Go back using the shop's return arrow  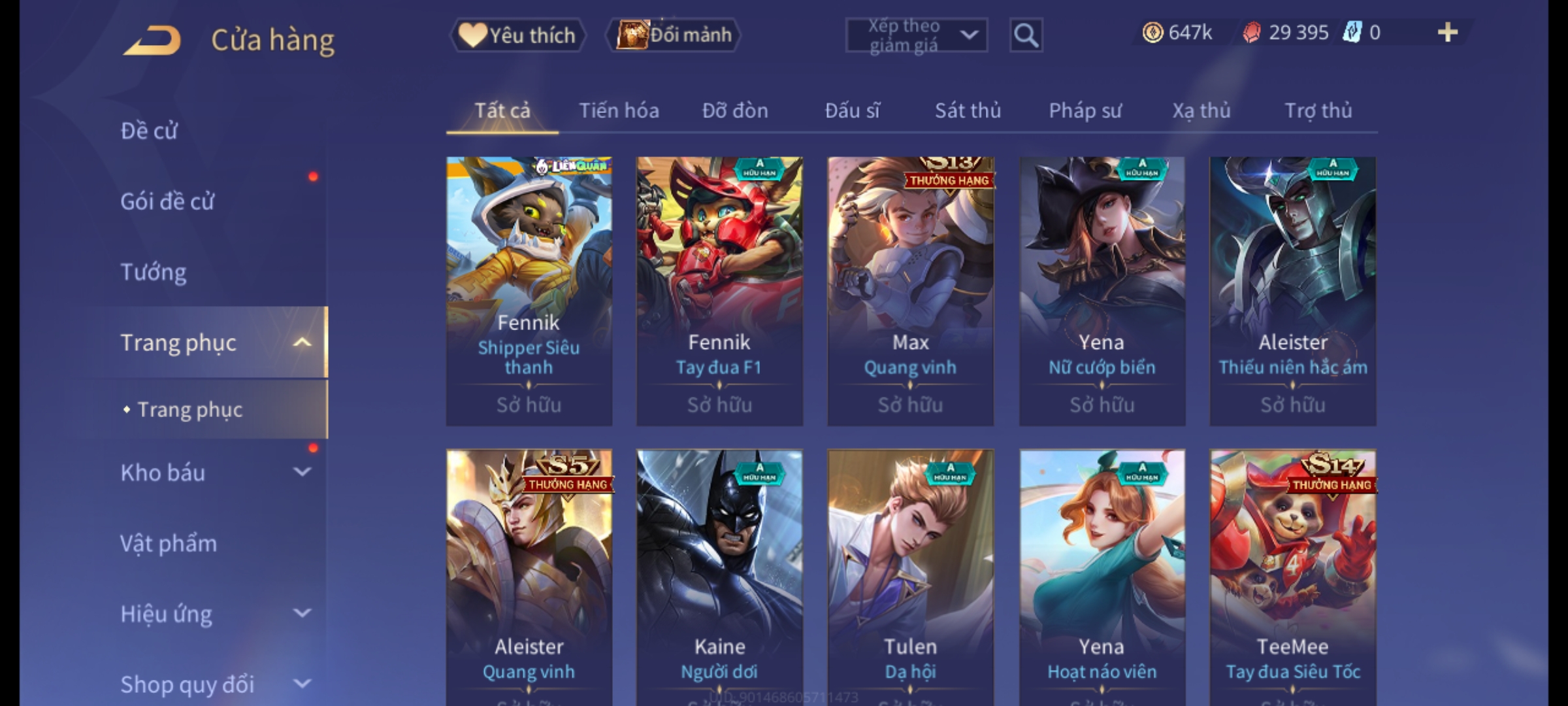(x=152, y=41)
